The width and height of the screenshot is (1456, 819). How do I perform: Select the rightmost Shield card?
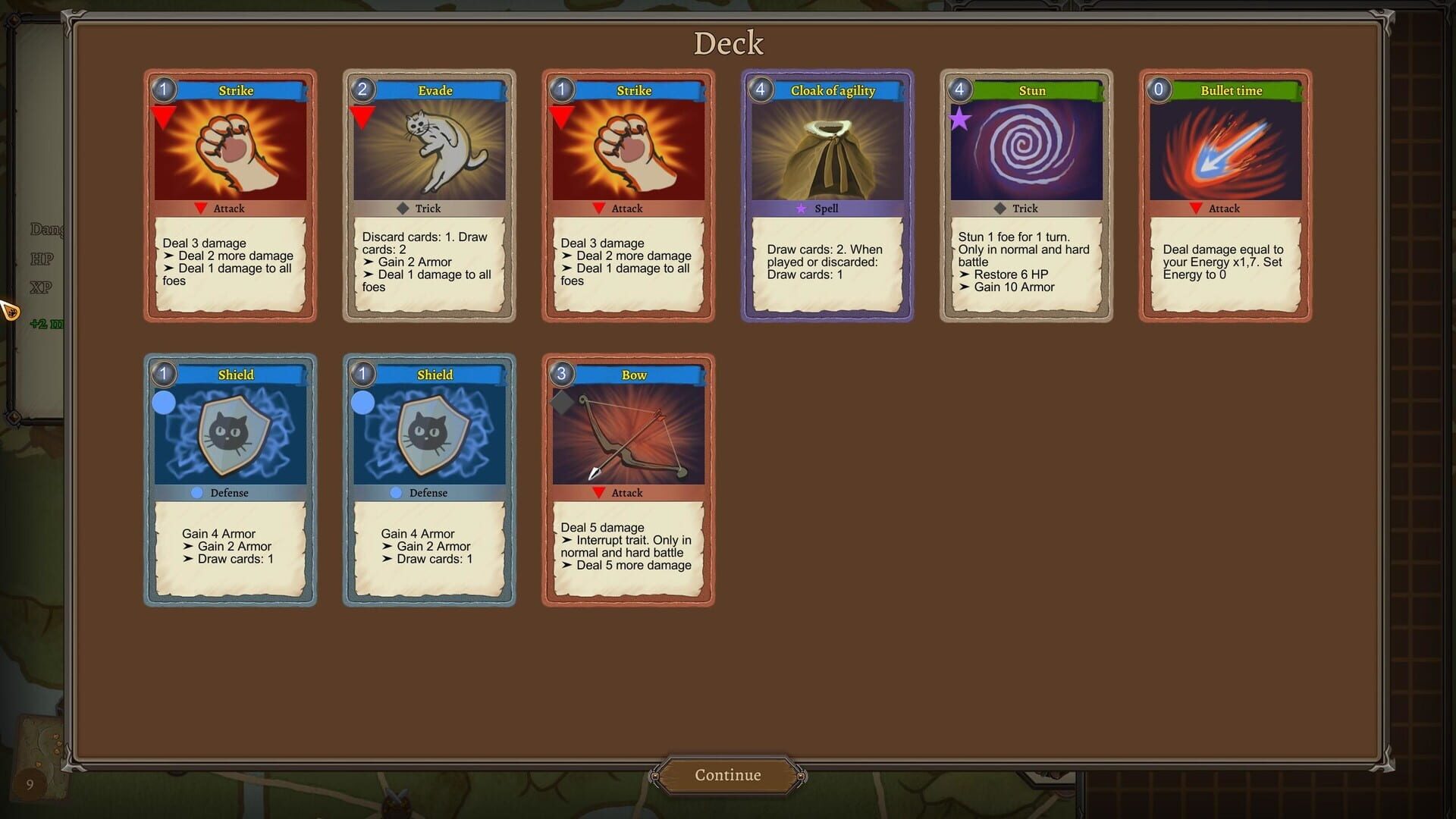click(429, 479)
